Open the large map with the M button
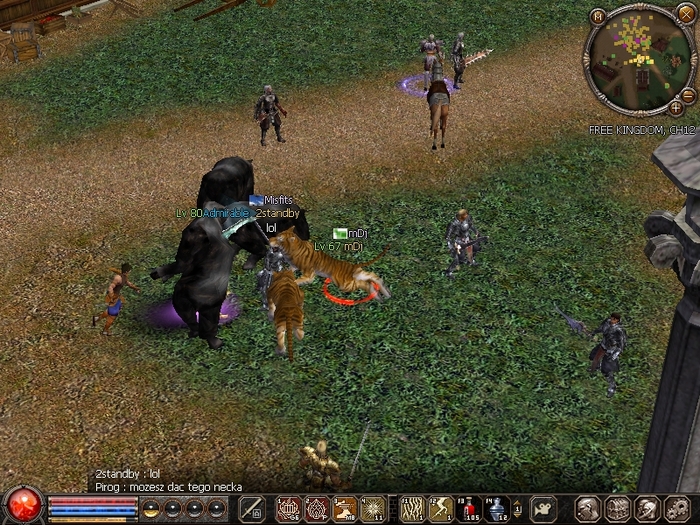Screen dimensions: 700x525 tap(597, 15)
